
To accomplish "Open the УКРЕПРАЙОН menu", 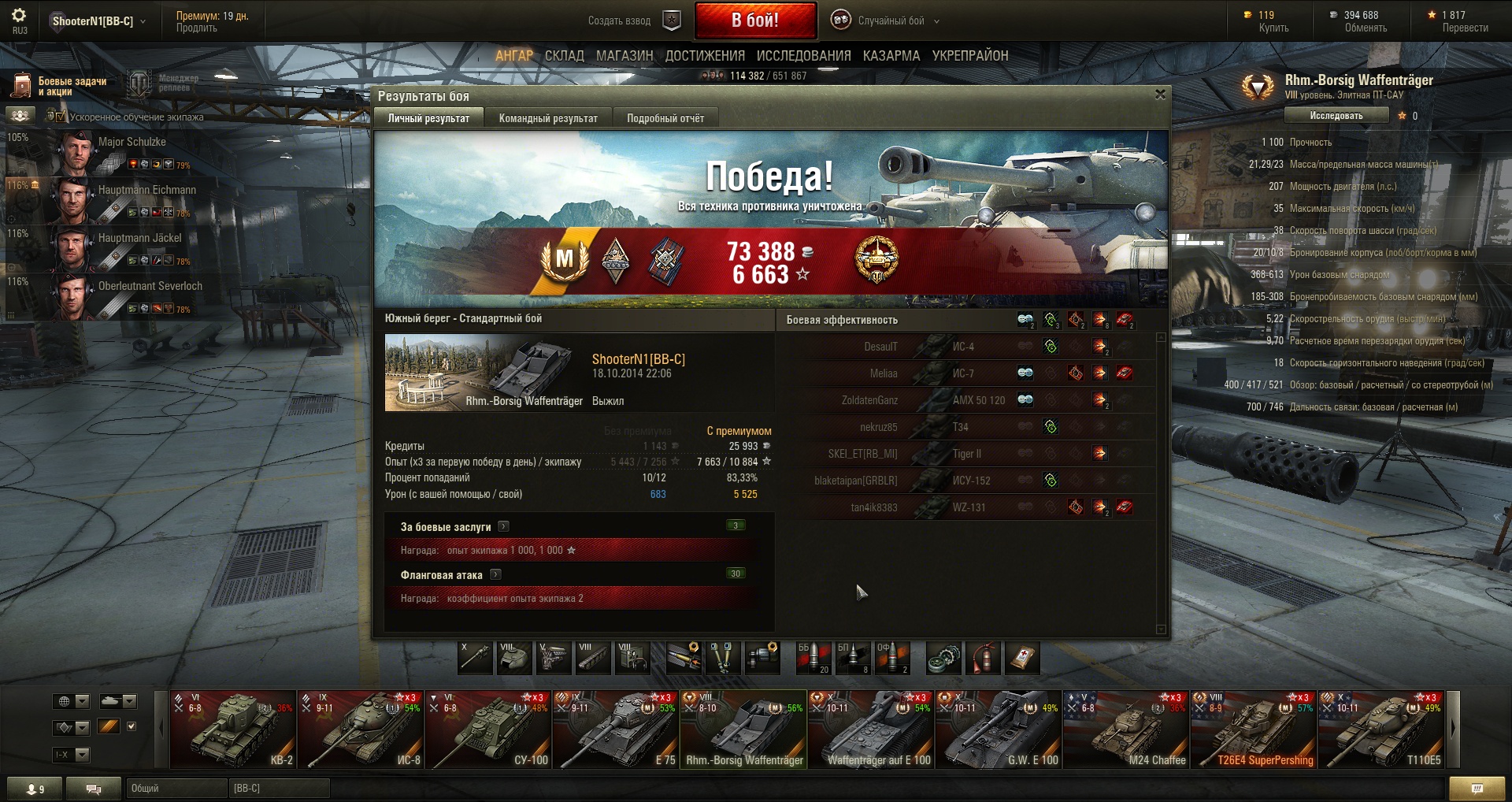I will [x=970, y=56].
